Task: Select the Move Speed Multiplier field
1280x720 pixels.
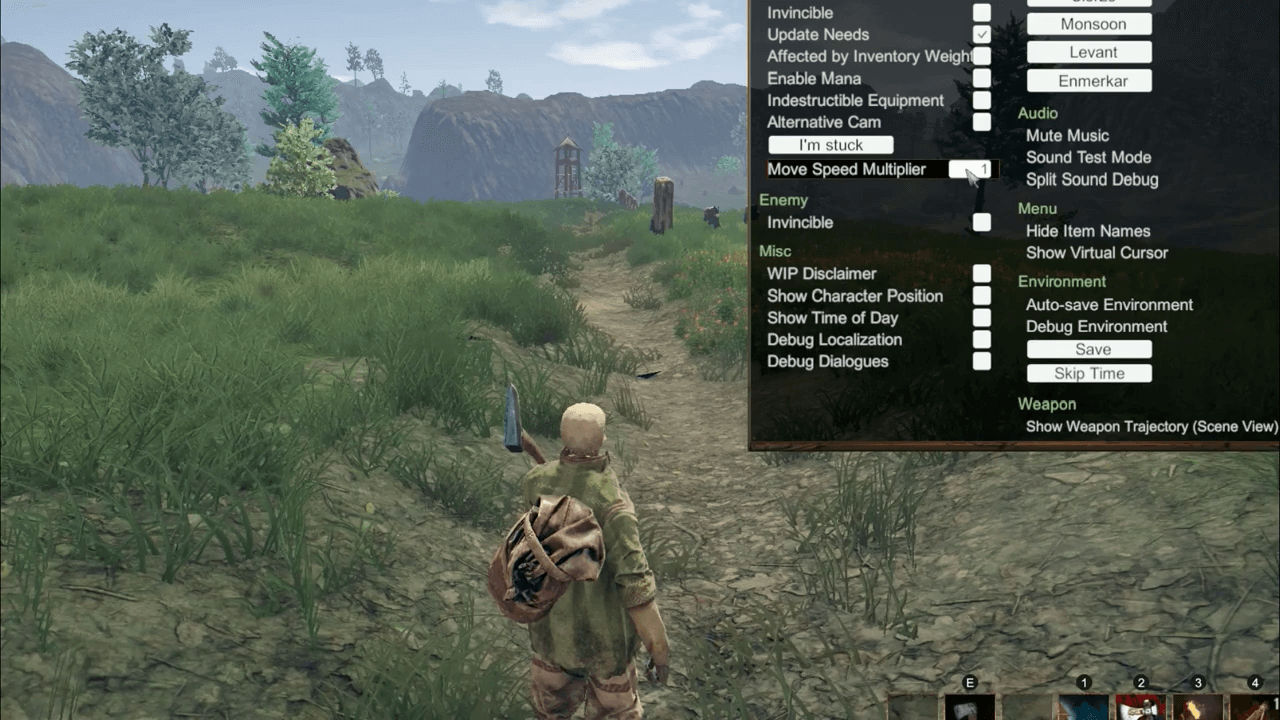Action: 972,169
